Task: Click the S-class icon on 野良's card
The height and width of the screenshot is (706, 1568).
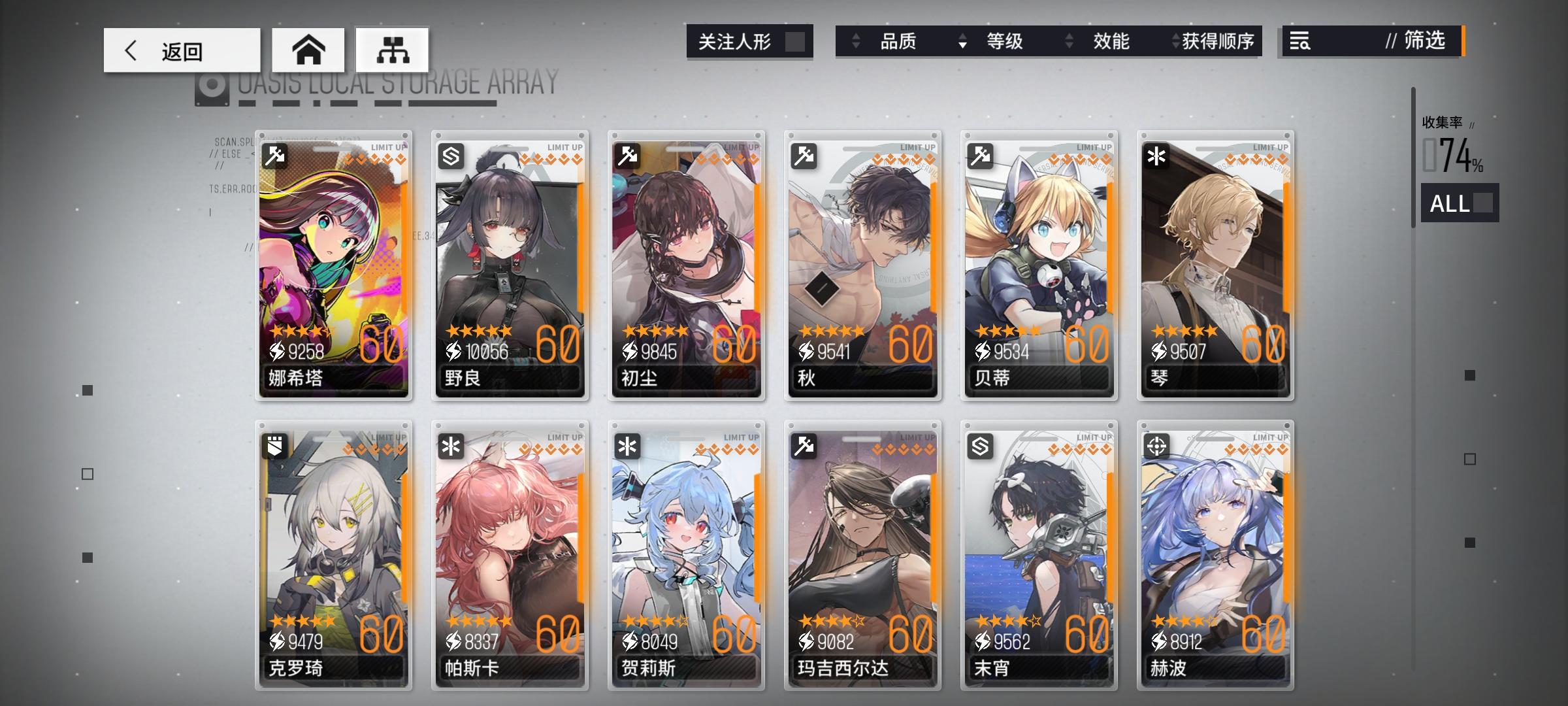Action: pyautogui.click(x=451, y=154)
